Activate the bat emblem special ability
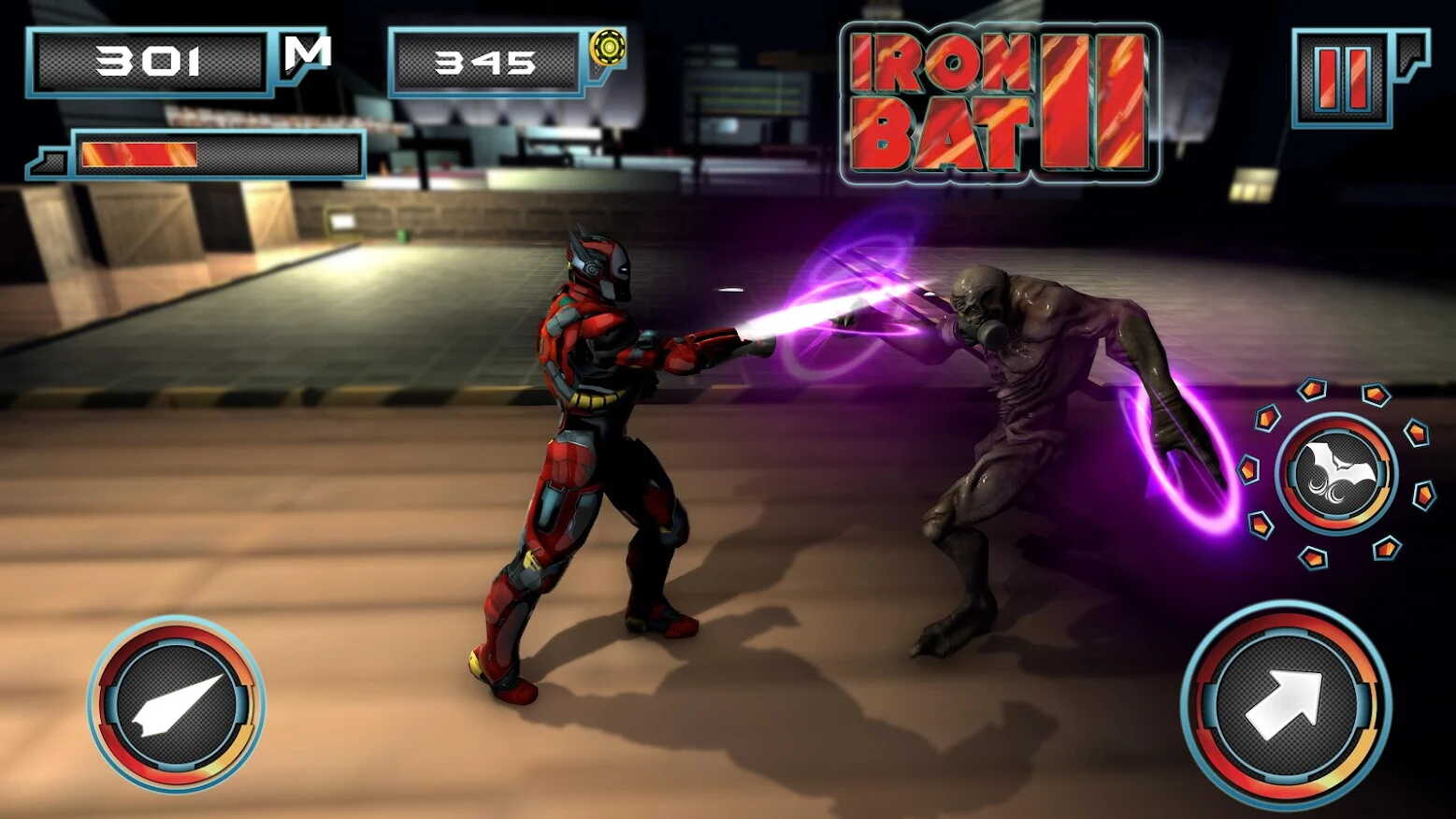 tap(1336, 474)
